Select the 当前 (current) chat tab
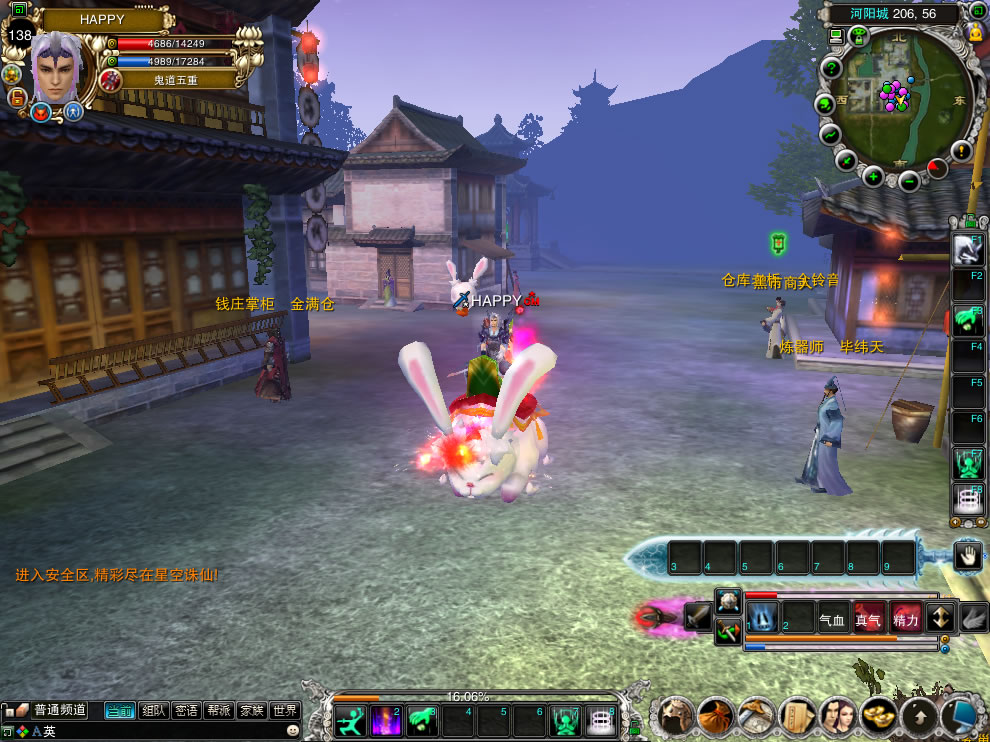Viewport: 990px width, 742px height. pos(120,711)
